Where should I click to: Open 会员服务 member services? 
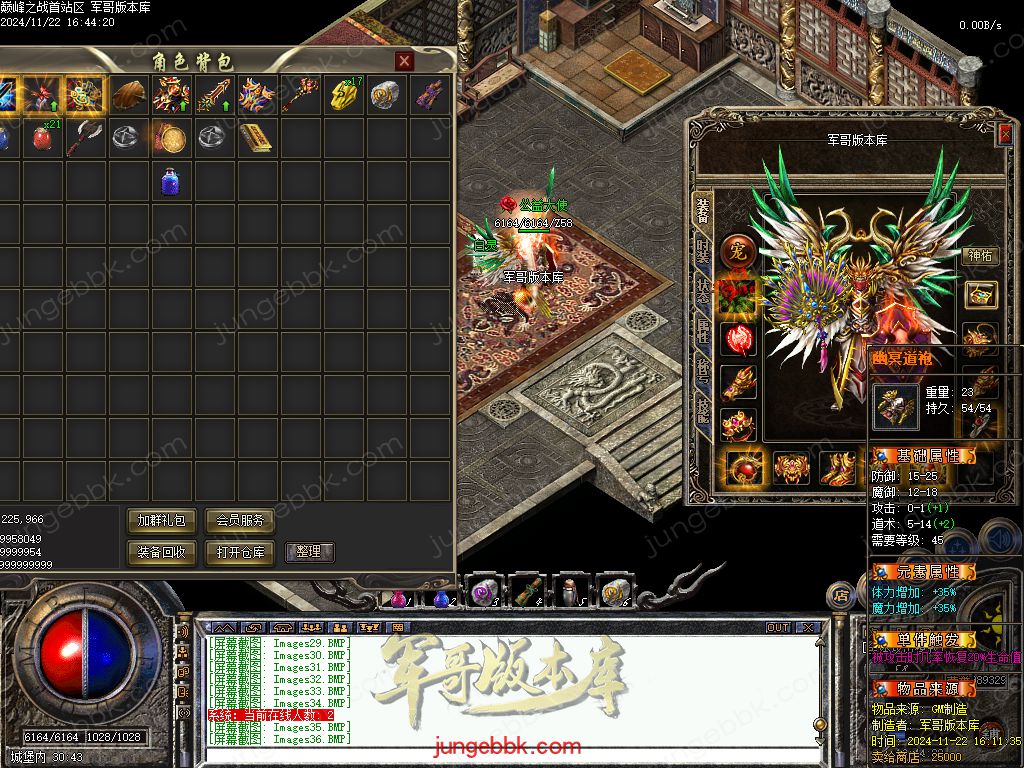click(x=240, y=521)
